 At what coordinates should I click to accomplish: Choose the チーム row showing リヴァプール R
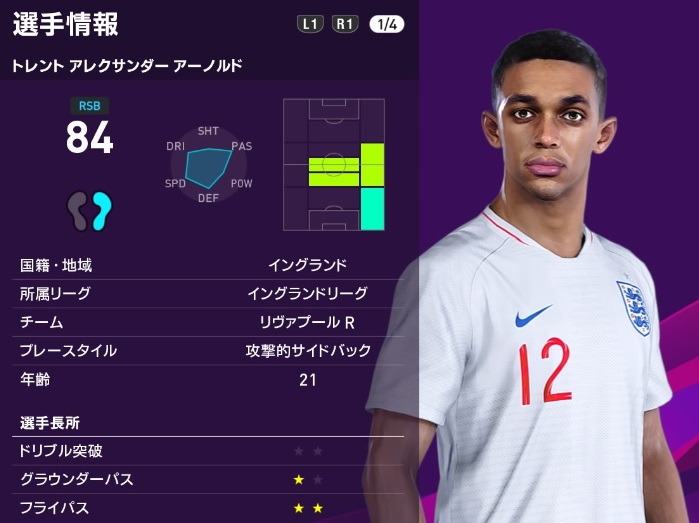(x=210, y=322)
